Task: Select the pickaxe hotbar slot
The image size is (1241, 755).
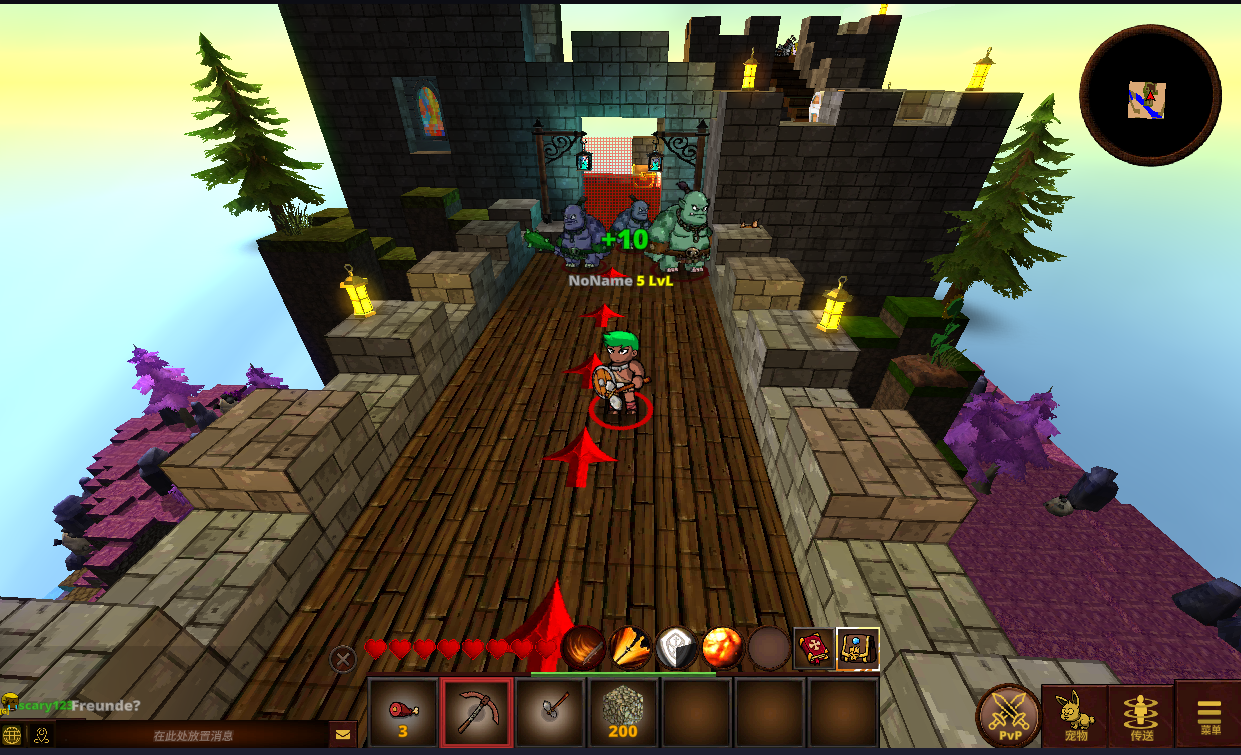Action: [477, 712]
